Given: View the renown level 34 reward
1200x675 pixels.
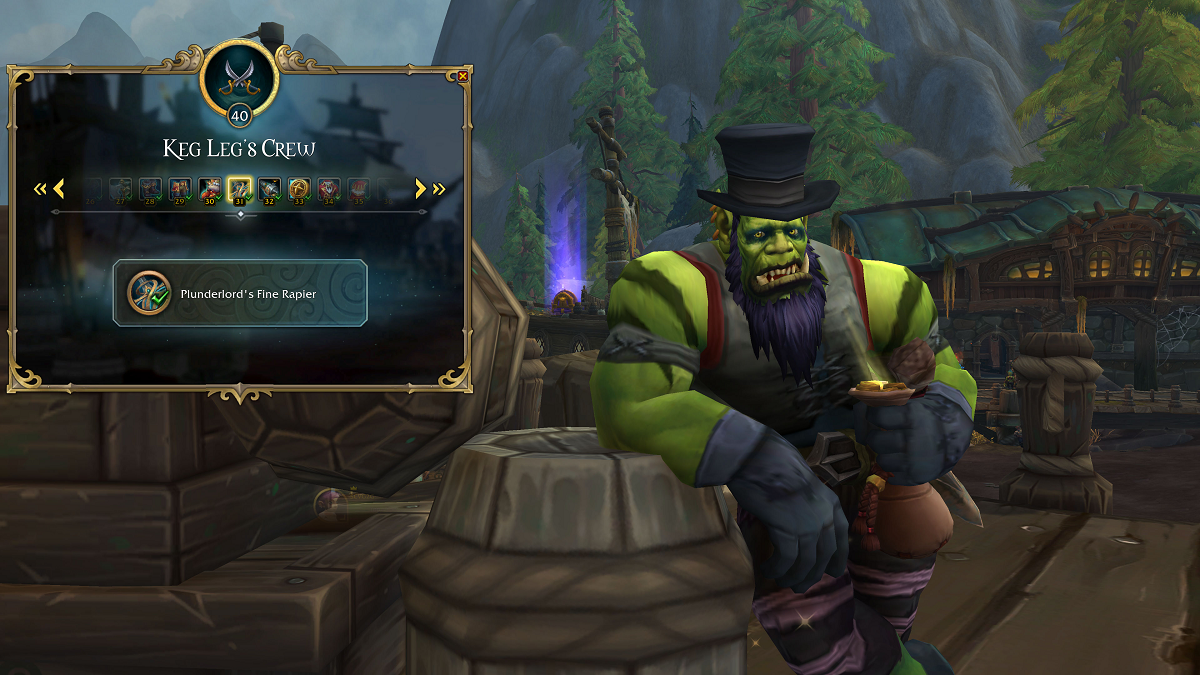Looking at the screenshot, I should (x=329, y=188).
